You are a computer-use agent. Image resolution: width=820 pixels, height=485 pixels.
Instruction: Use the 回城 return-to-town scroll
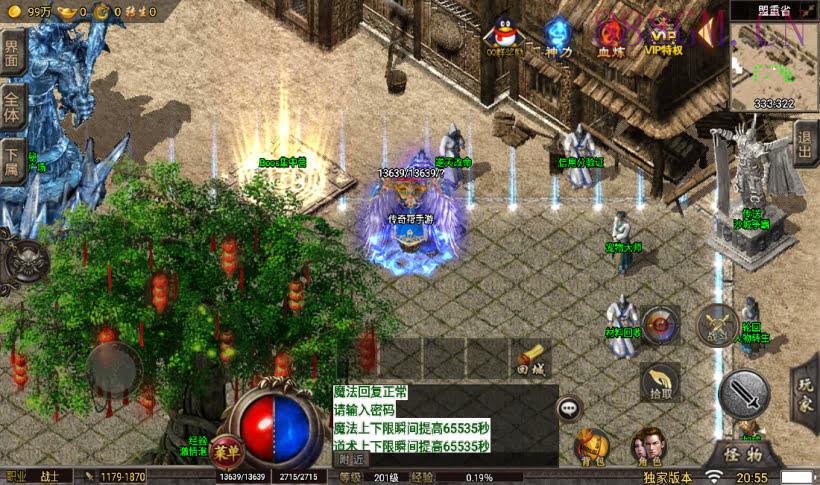point(533,358)
